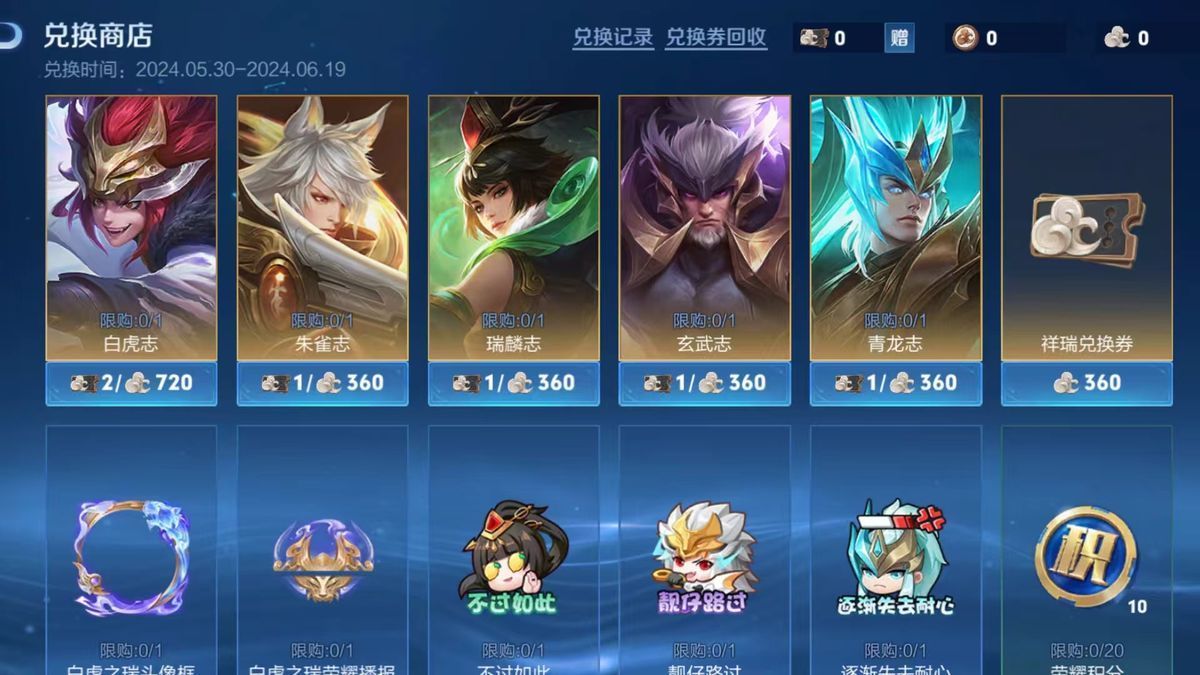1200x675 pixels.
Task: Buy 白虎志 with the 720 price button
Action: pos(131,383)
